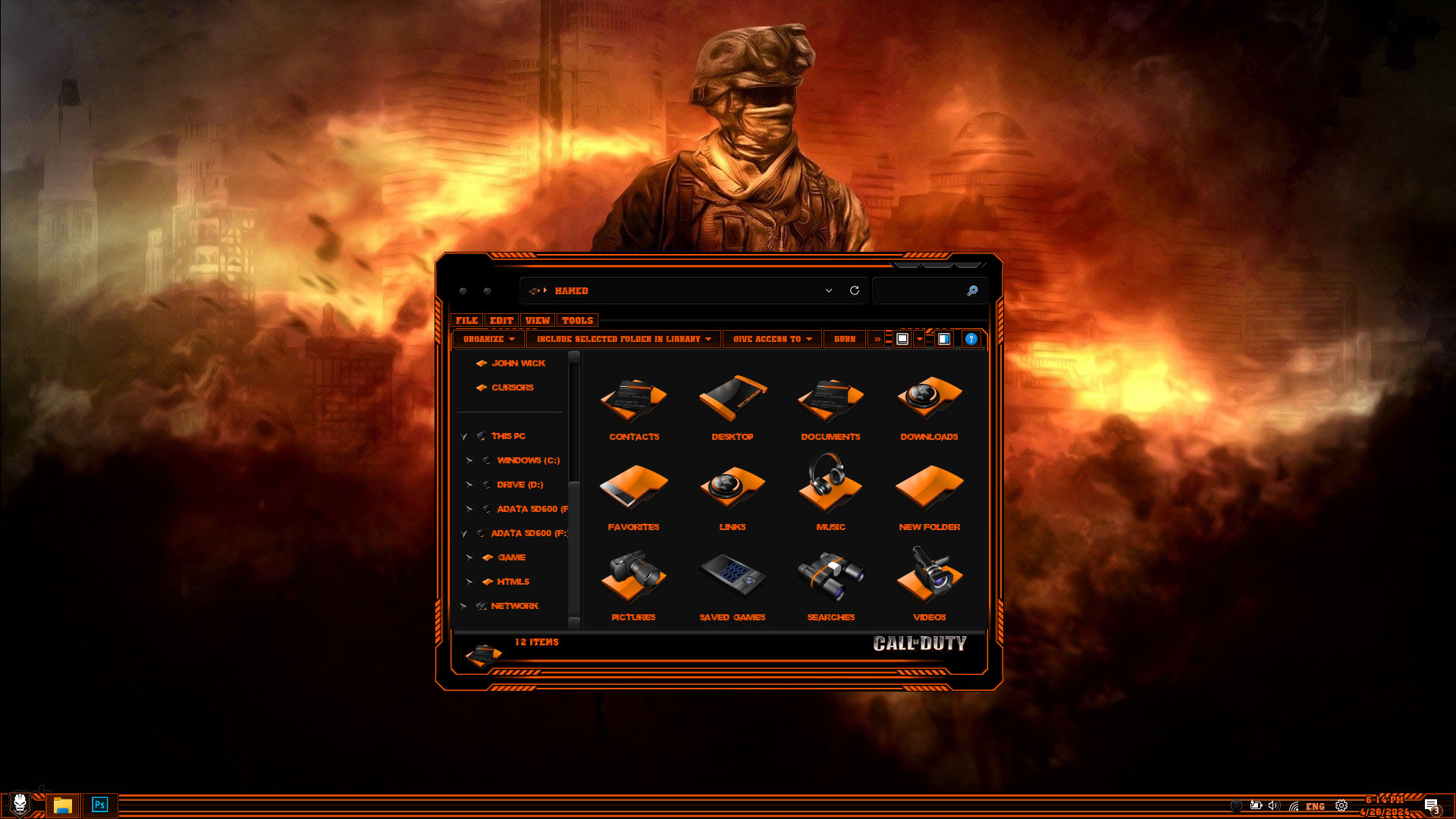Open the Give Access To dropdown
Viewport: 1456px width, 819px height.
pyautogui.click(x=772, y=339)
